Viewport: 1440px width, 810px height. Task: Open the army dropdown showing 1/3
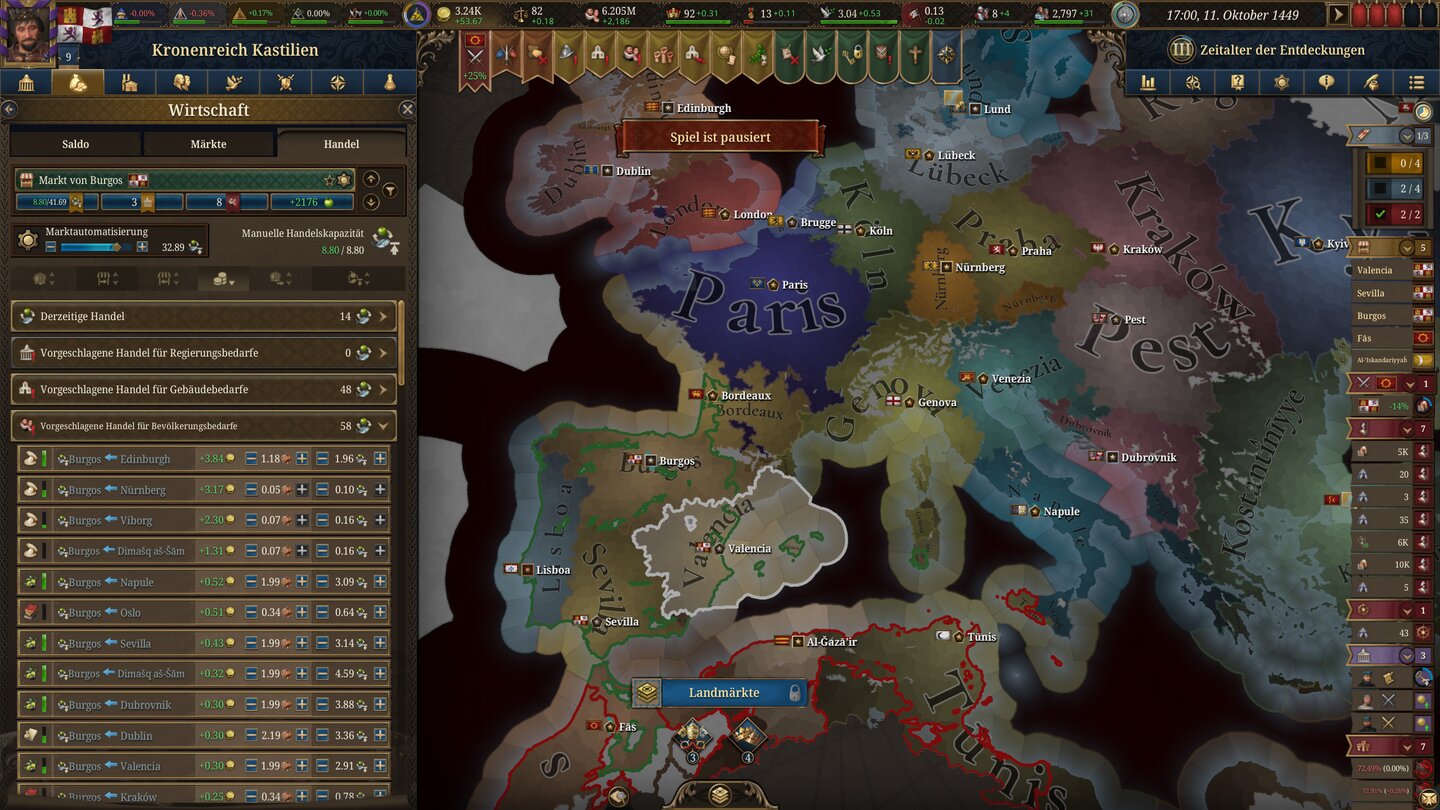1408,134
